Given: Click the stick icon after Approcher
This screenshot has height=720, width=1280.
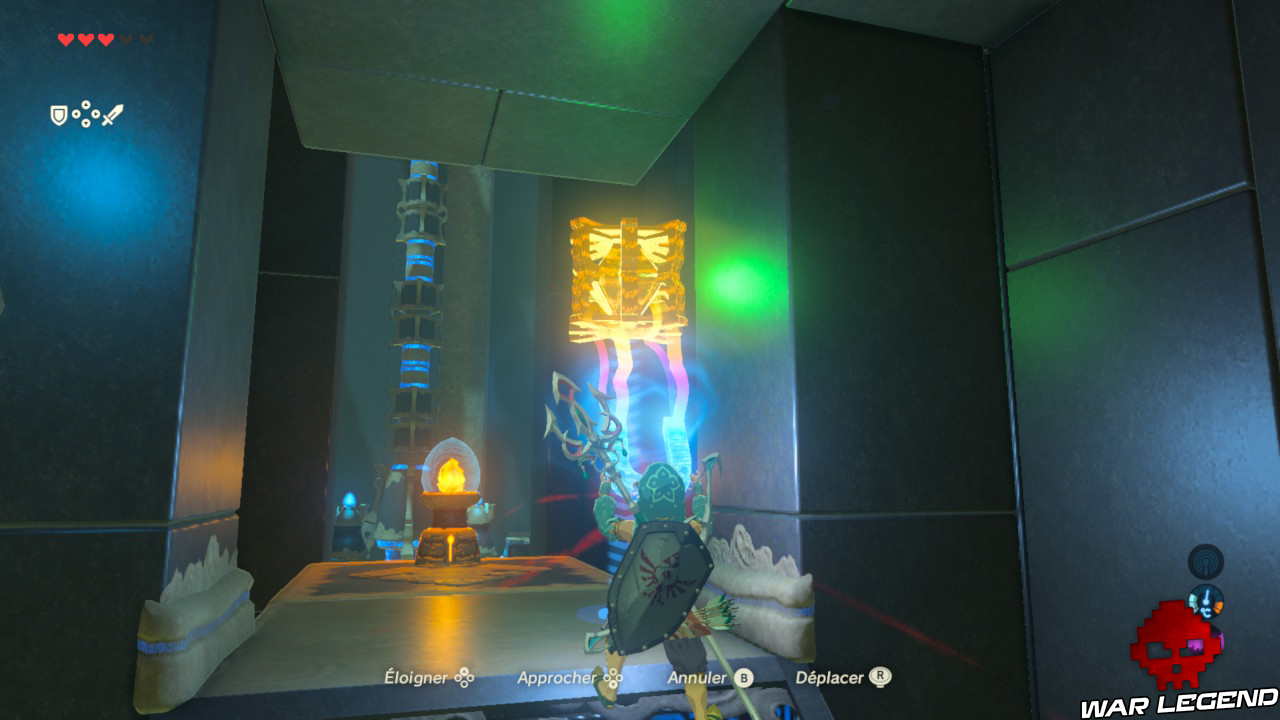Looking at the screenshot, I should point(611,678).
